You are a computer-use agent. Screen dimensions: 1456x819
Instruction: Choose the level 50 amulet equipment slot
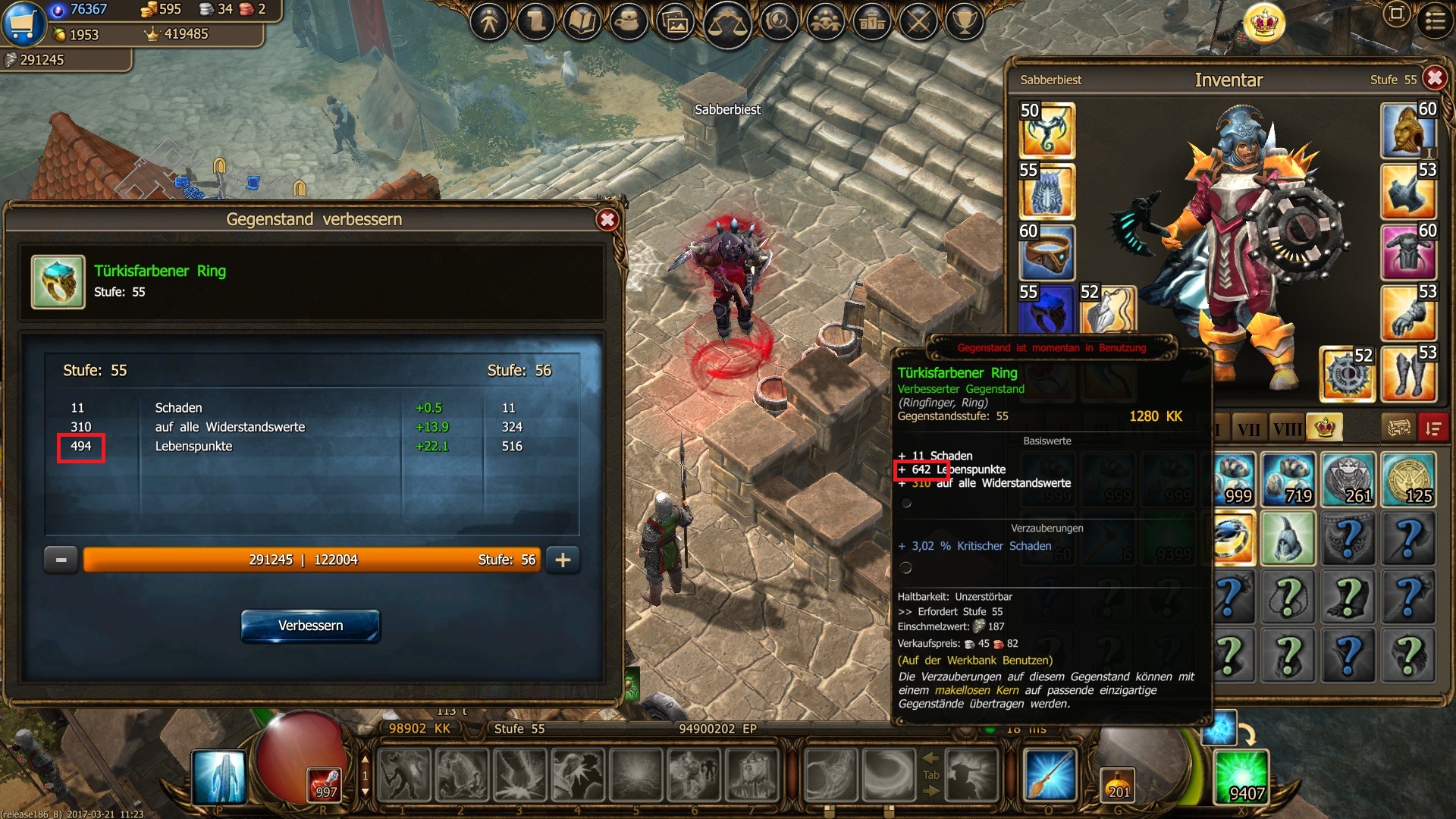click(x=1046, y=130)
